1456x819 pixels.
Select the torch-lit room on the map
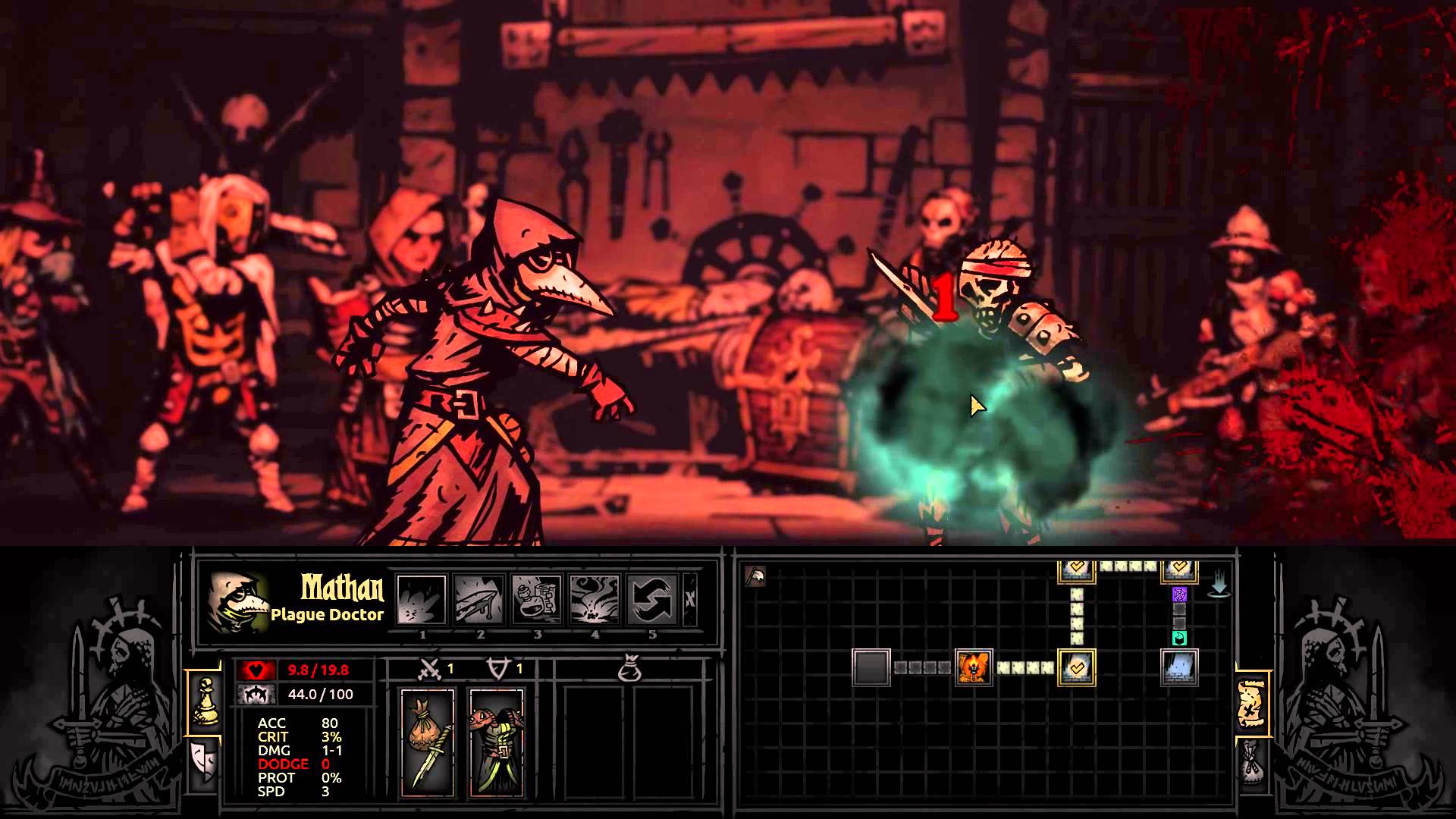pyautogui.click(x=974, y=667)
